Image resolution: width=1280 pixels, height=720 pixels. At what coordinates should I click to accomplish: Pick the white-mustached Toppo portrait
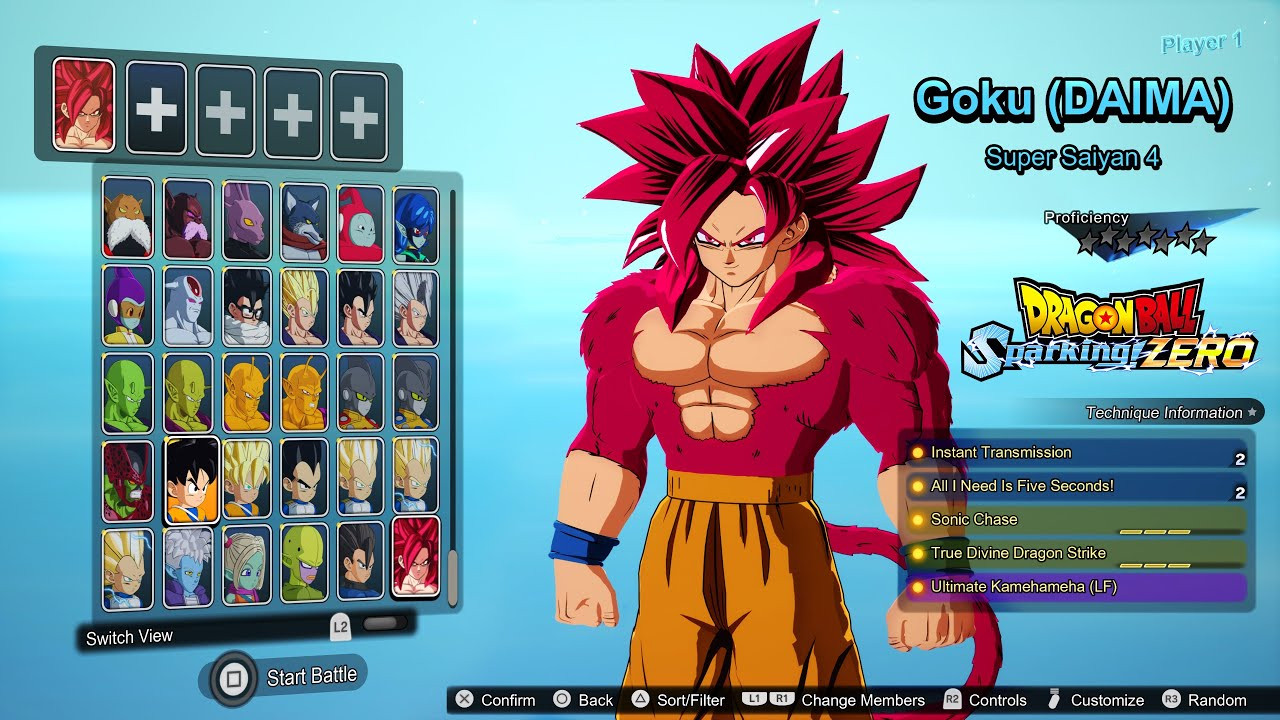click(x=128, y=217)
